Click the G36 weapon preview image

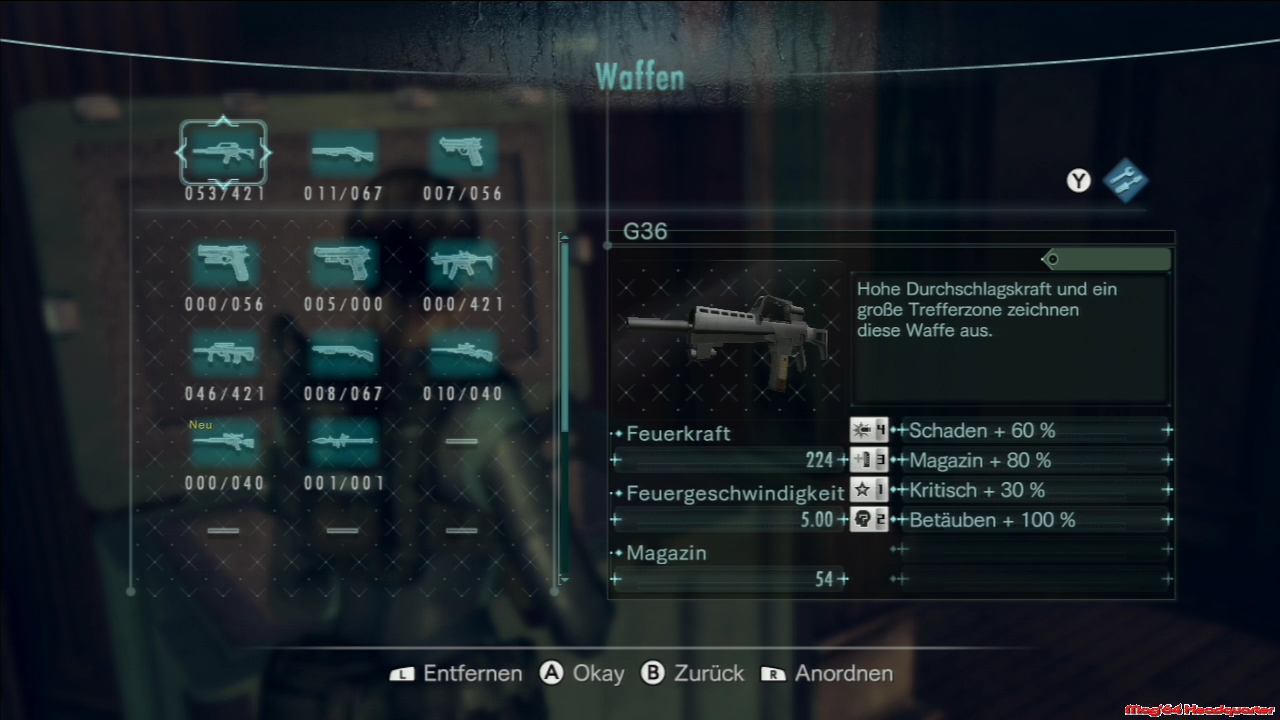pyautogui.click(x=728, y=333)
